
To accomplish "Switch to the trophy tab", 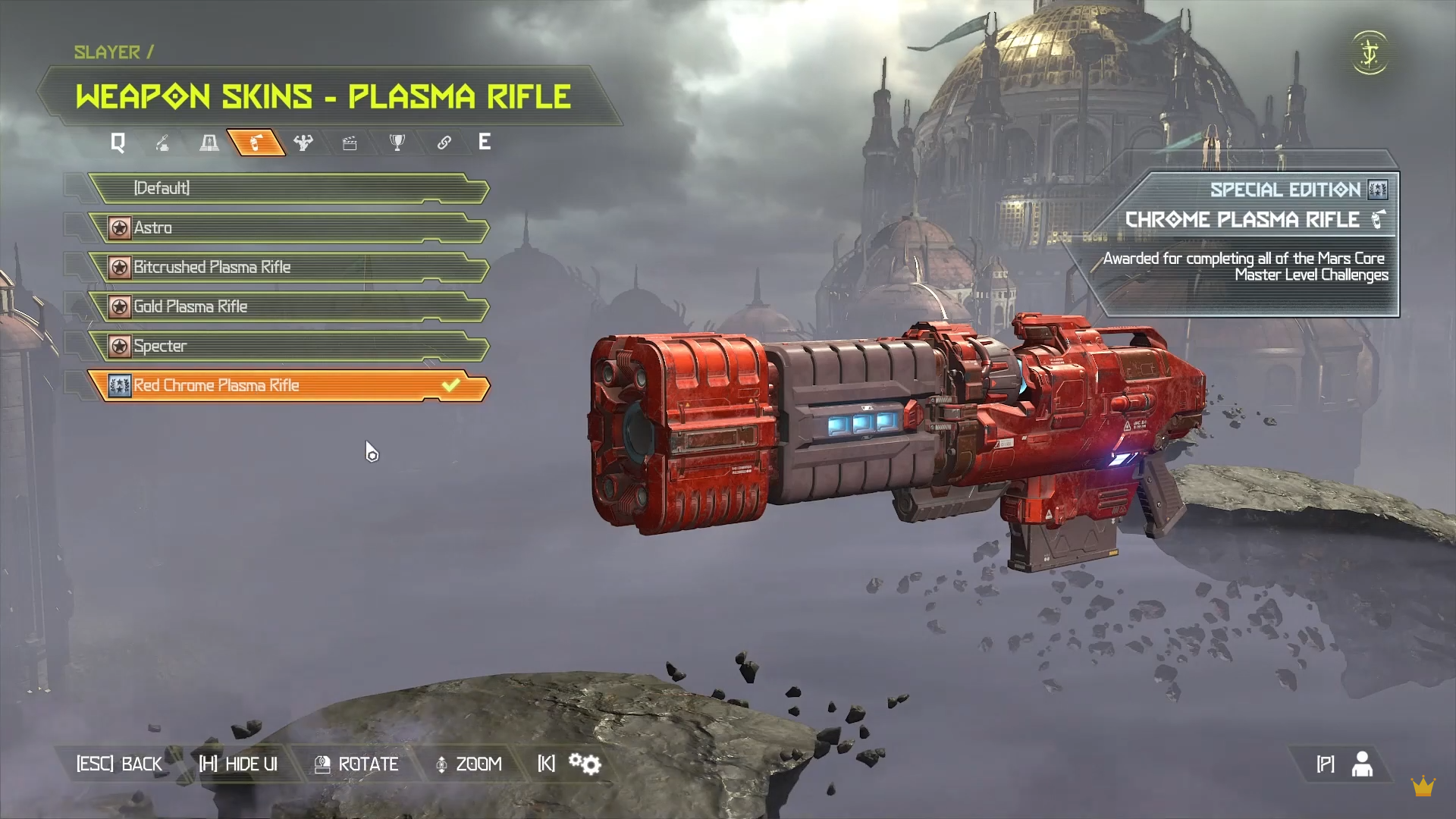I will [397, 143].
